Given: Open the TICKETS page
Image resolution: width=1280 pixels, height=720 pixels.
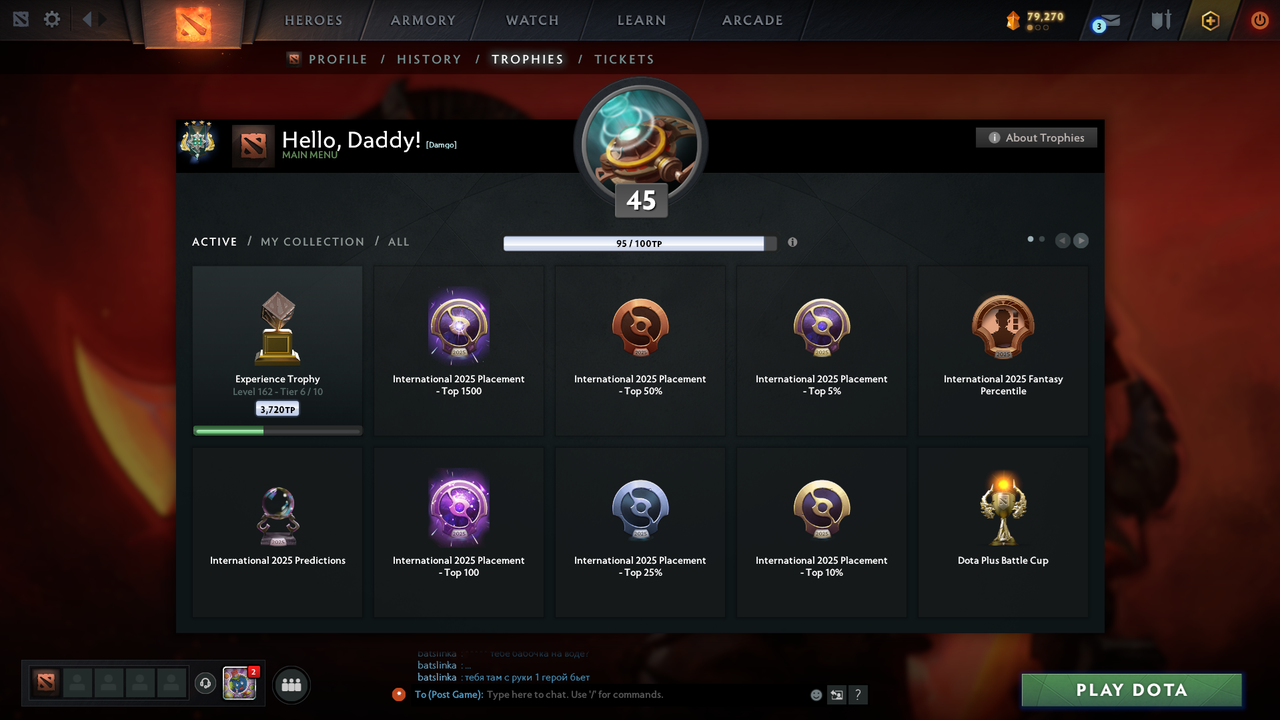Looking at the screenshot, I should click(x=624, y=59).
